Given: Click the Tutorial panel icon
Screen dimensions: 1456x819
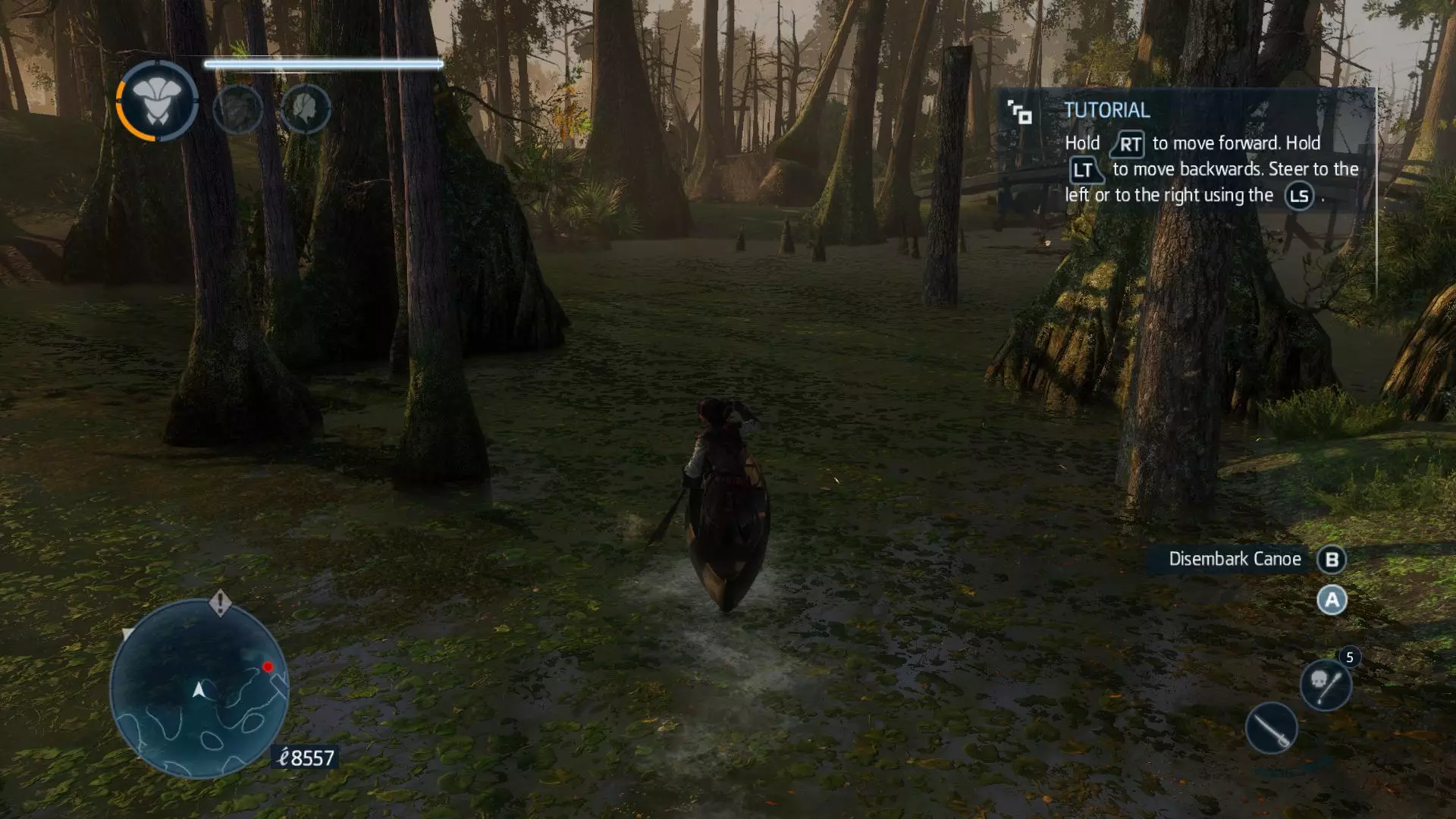Looking at the screenshot, I should pyautogui.click(x=1019, y=112).
